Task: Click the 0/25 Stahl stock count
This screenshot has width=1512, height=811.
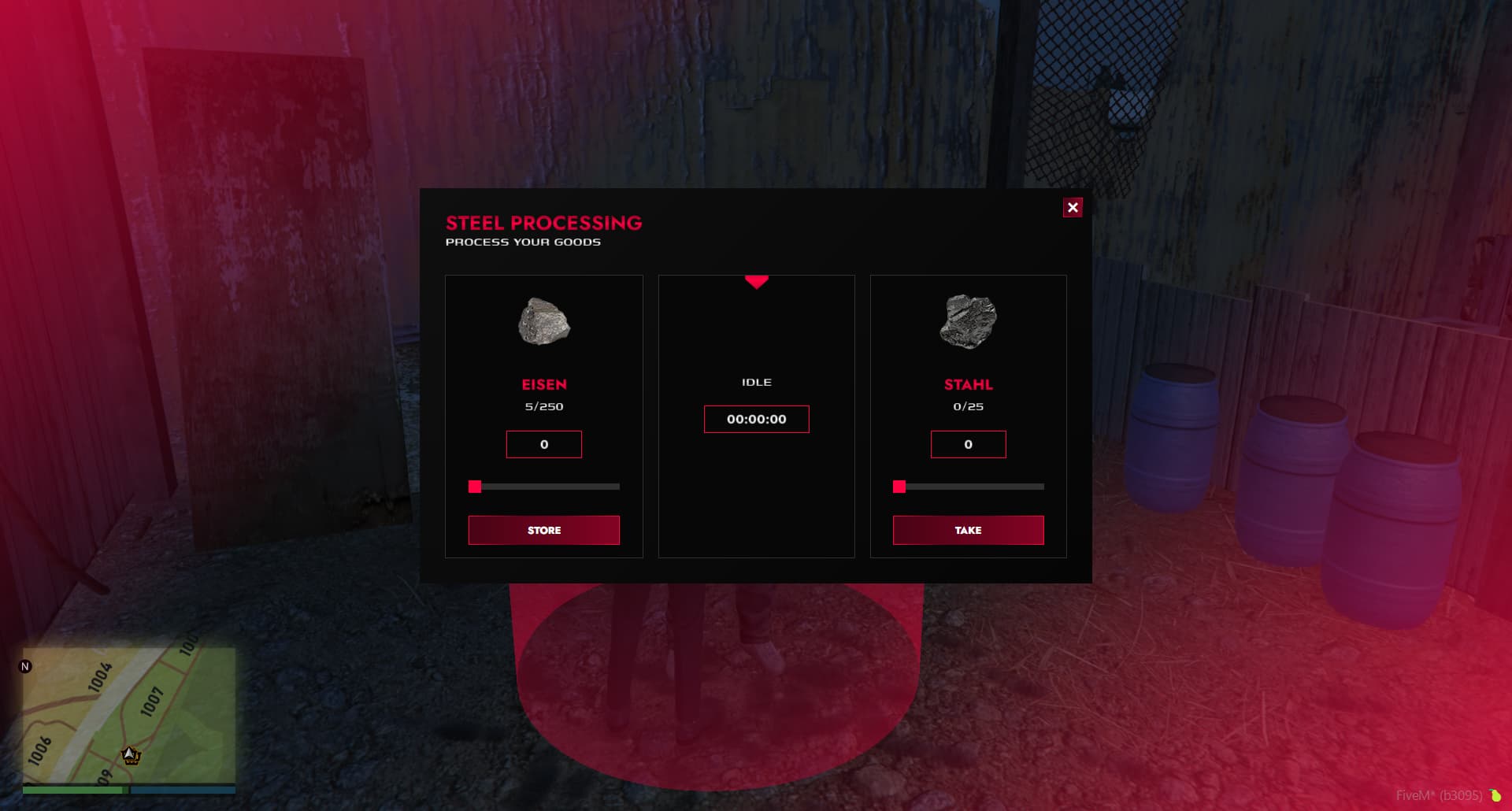Action: point(968,406)
